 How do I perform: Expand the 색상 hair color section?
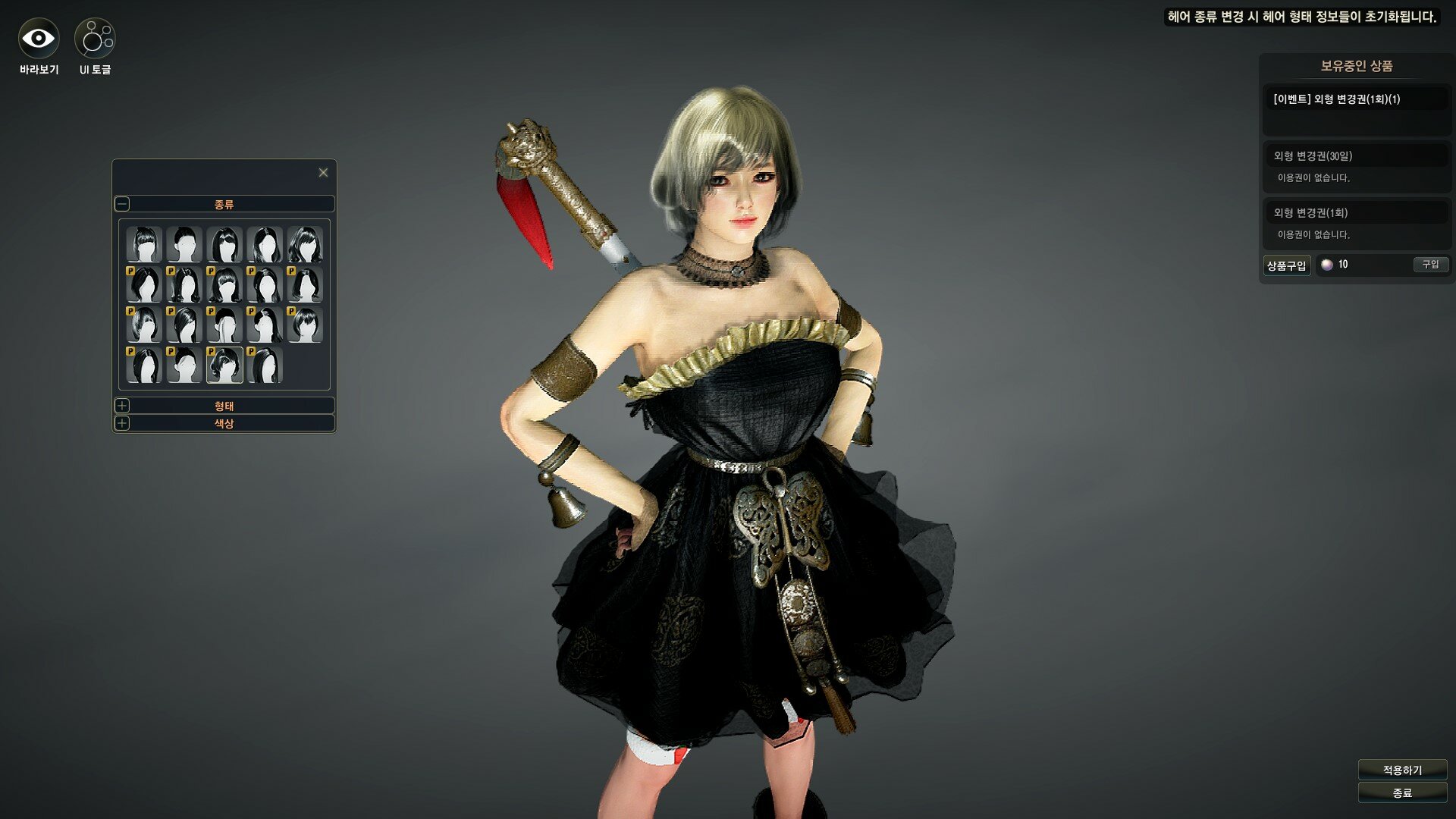tap(123, 423)
